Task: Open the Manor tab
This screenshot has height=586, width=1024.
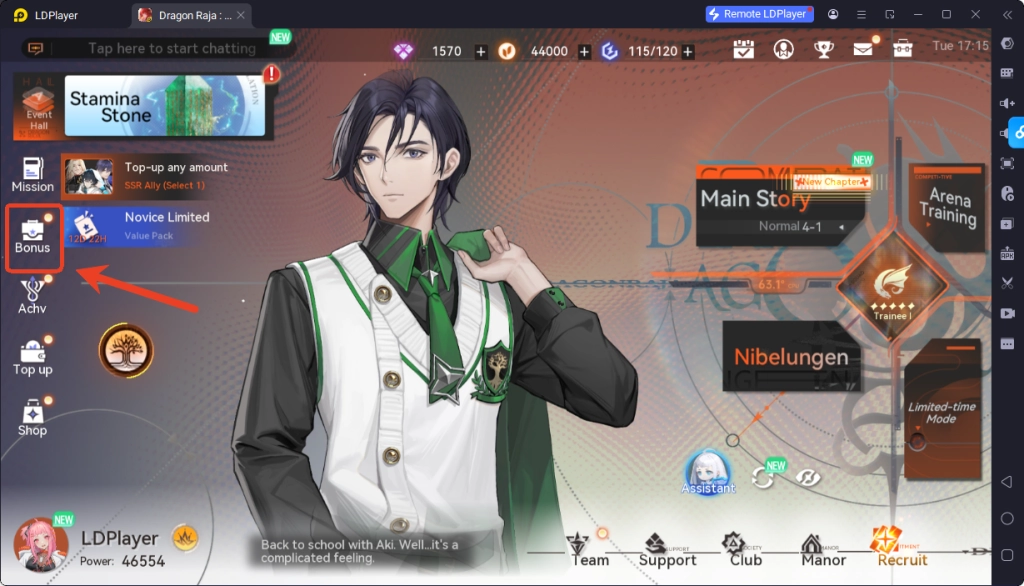Action: coord(825,550)
